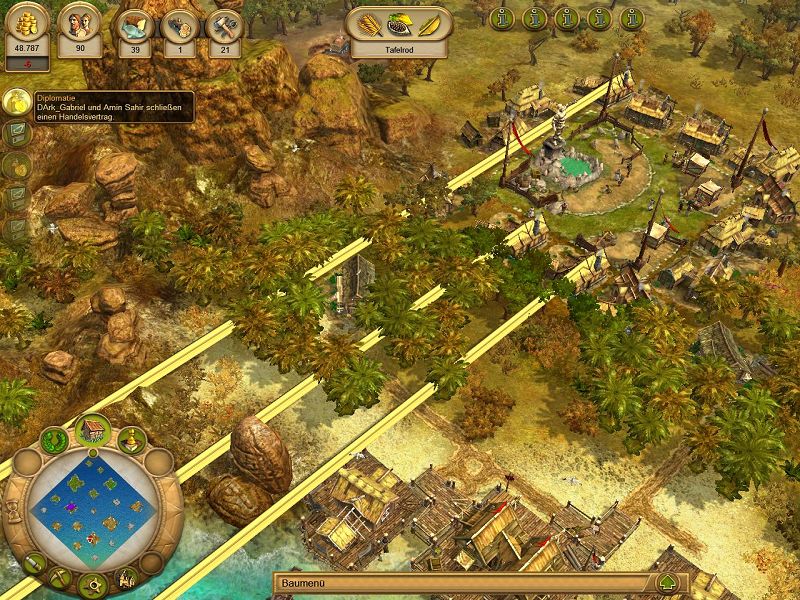This screenshot has height=600, width=800.
Task: Open the laurel wreath menu button
Action: coord(53,439)
